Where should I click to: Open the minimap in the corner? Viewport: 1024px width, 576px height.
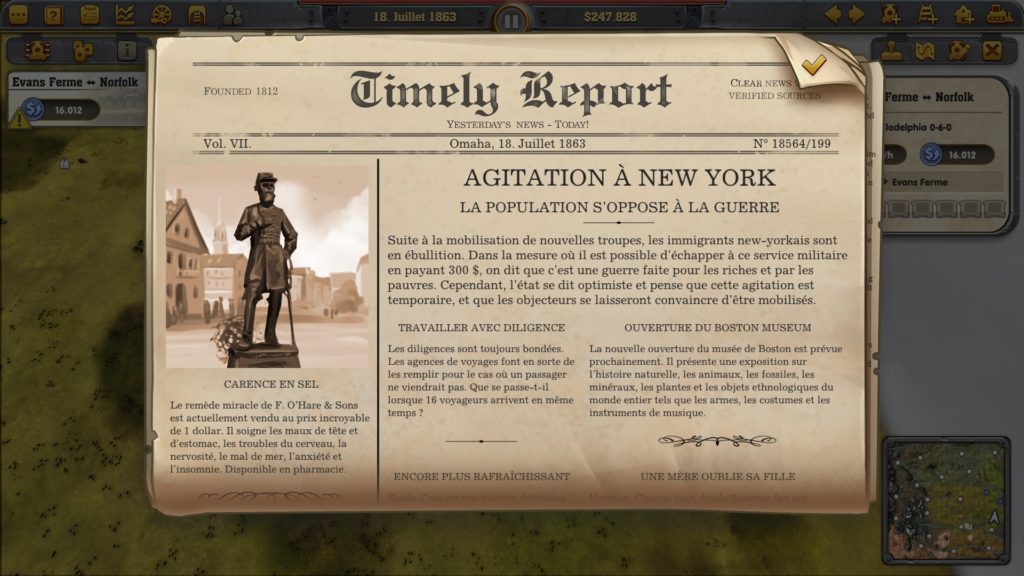[x=945, y=500]
